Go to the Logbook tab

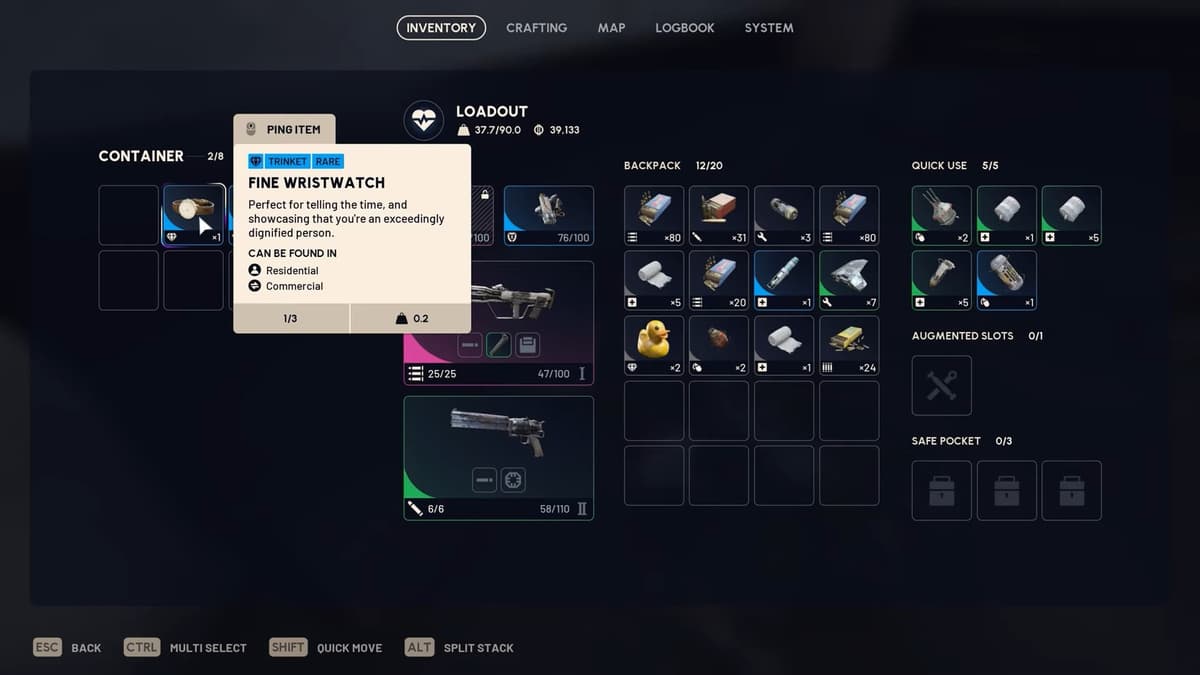tap(684, 28)
